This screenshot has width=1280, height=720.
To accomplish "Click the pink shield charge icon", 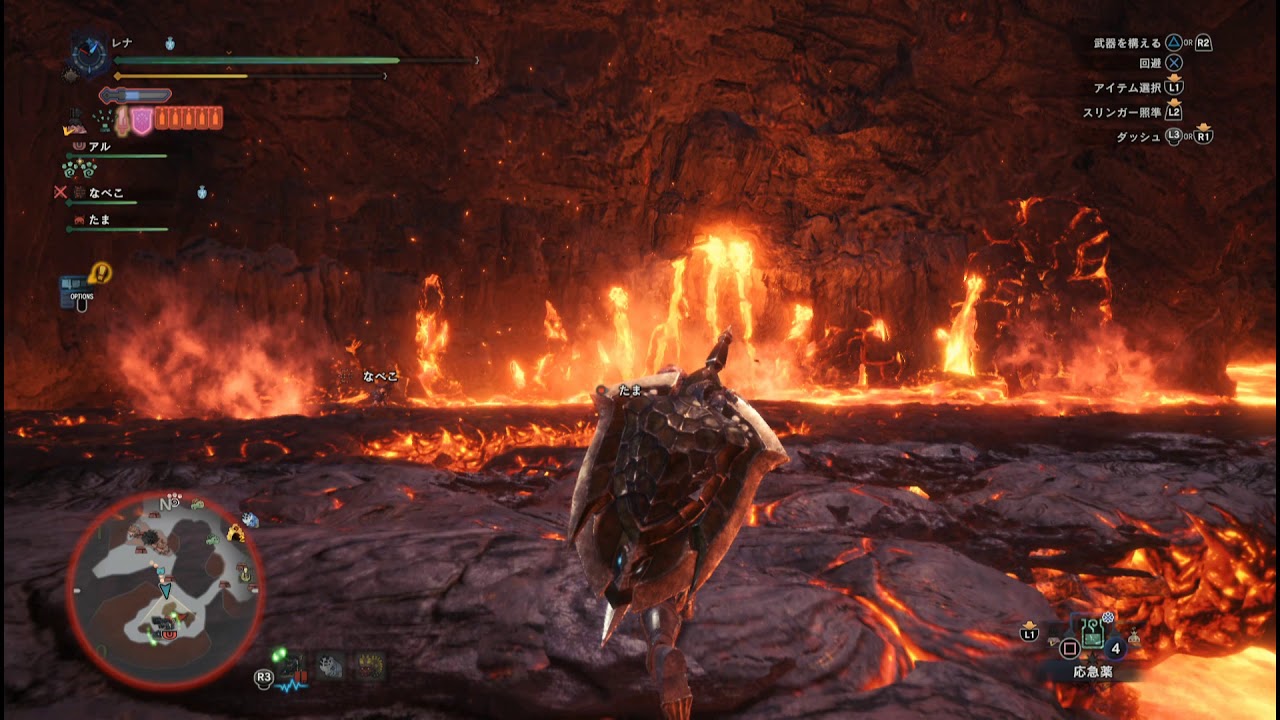I will [142, 120].
